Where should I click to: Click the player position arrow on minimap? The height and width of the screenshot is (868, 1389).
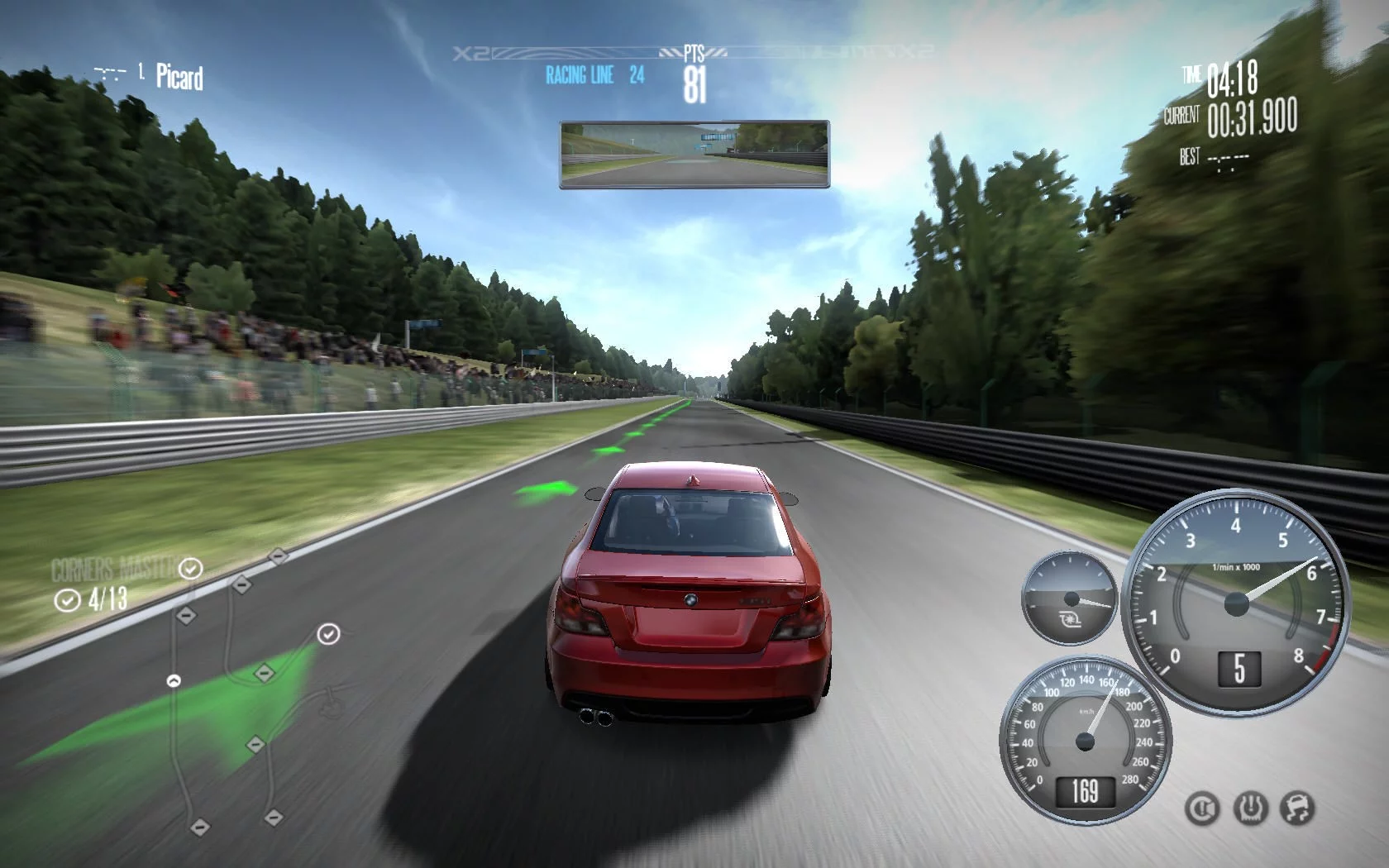coord(174,681)
